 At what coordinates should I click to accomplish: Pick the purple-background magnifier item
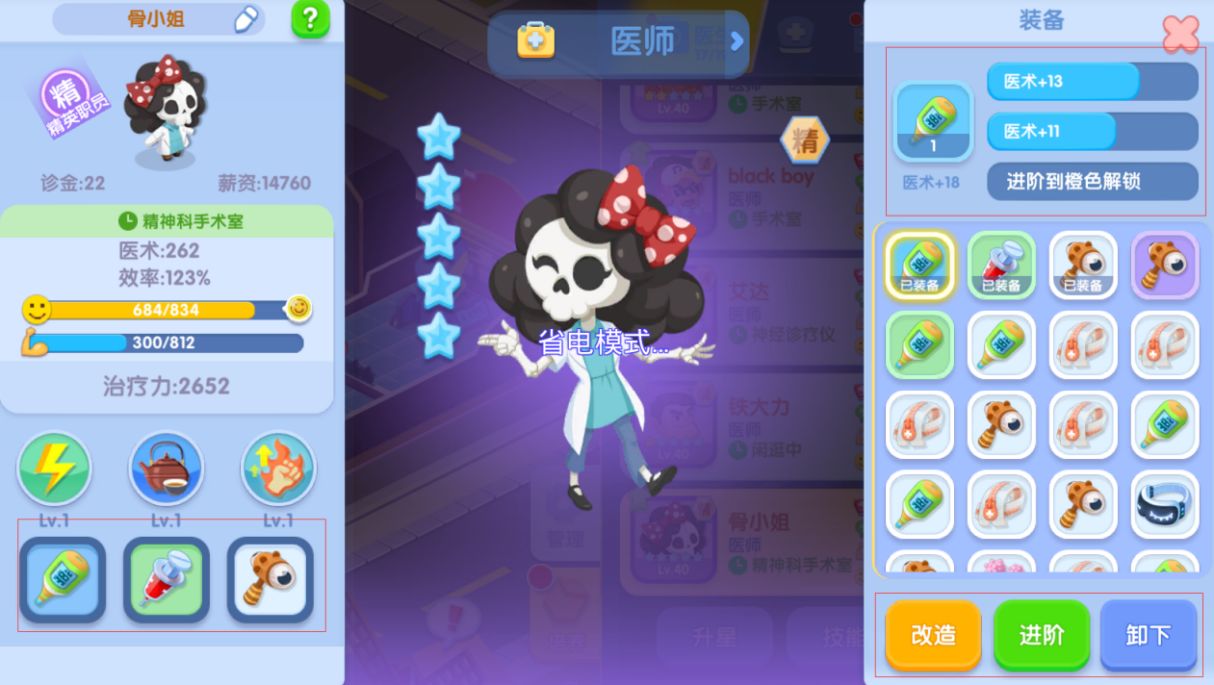click(x=1164, y=265)
